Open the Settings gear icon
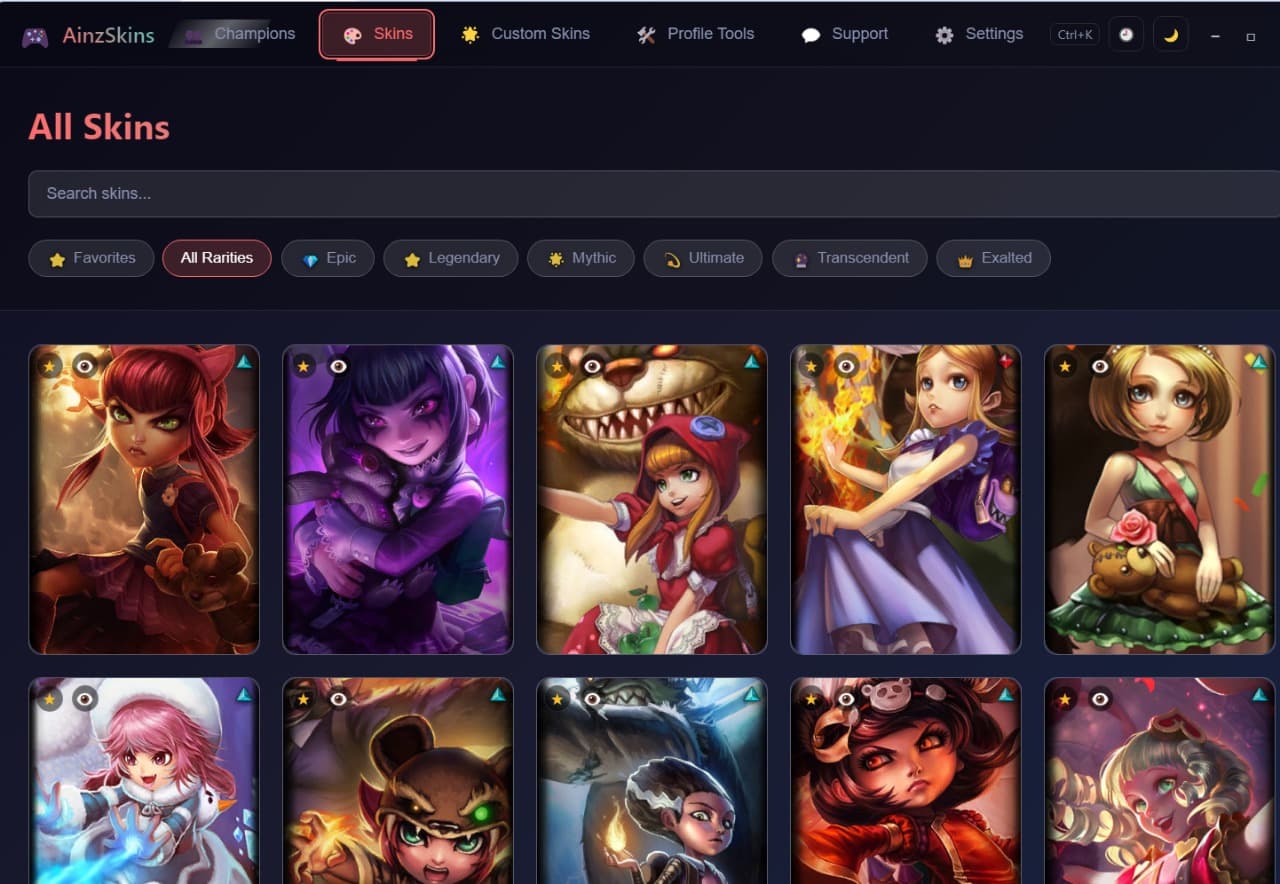Screen dimensions: 1280x884 click(943, 34)
